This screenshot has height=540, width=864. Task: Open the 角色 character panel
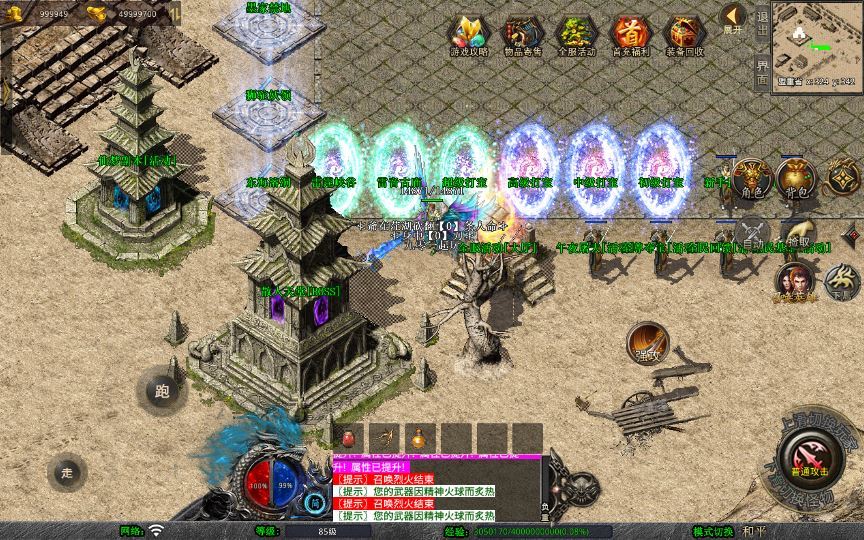click(750, 180)
